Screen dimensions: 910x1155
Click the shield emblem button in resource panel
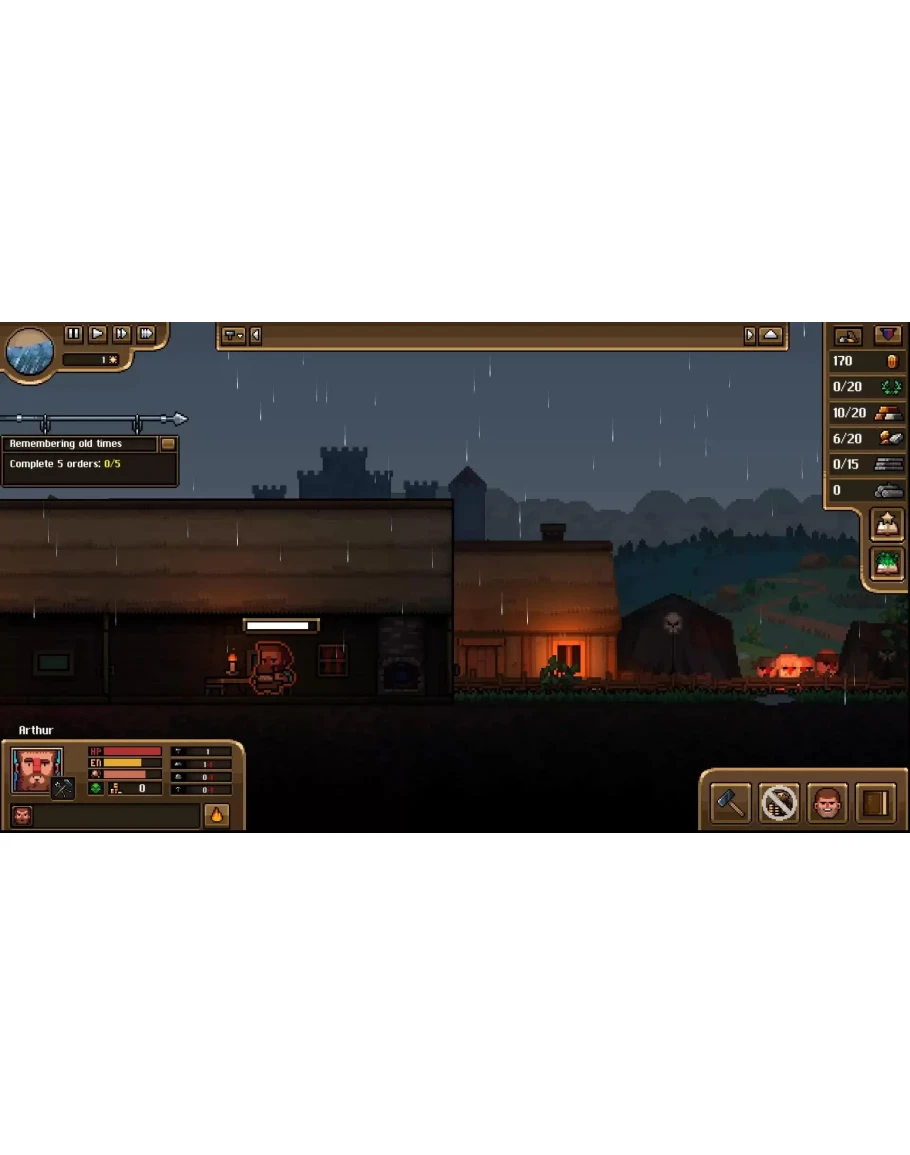(x=888, y=336)
